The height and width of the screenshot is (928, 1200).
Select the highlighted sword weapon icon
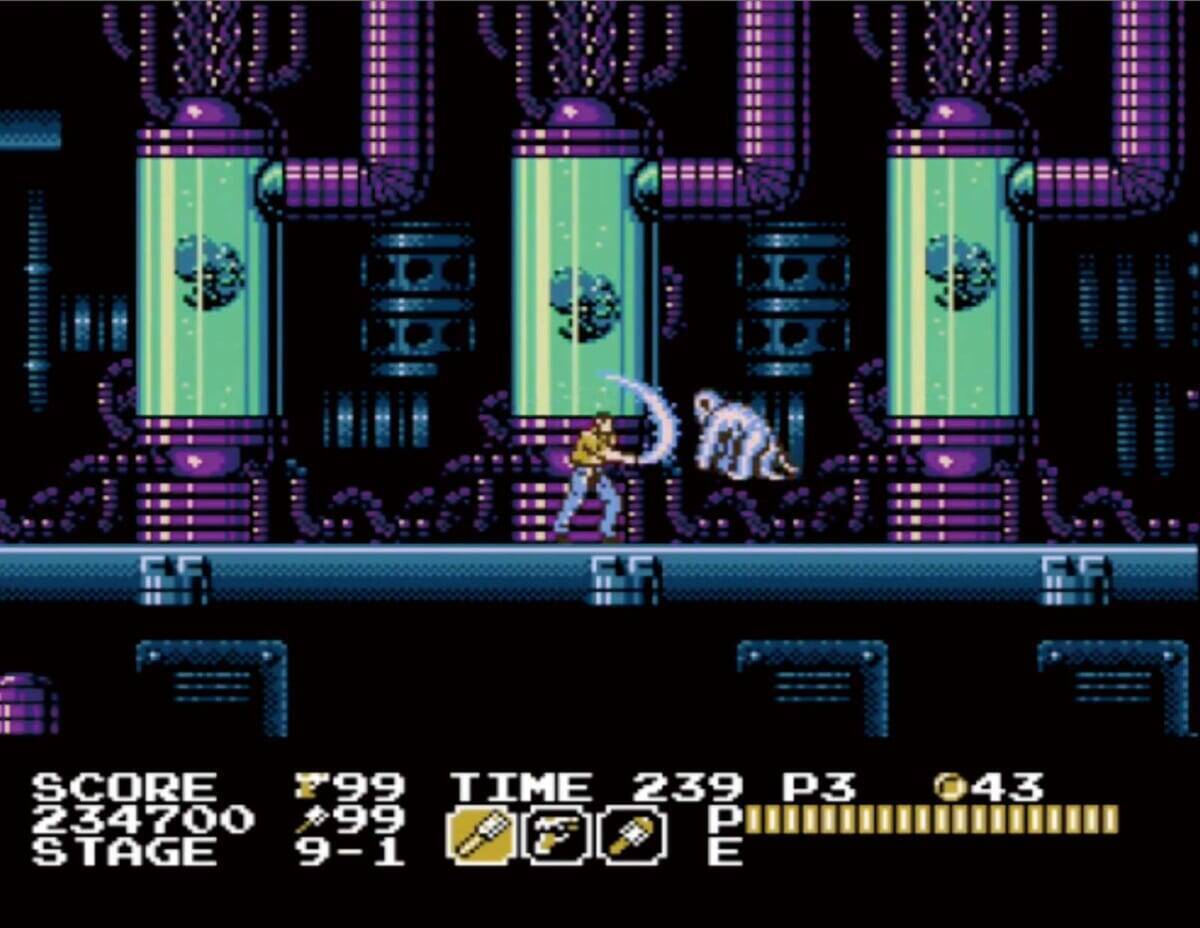(480, 835)
